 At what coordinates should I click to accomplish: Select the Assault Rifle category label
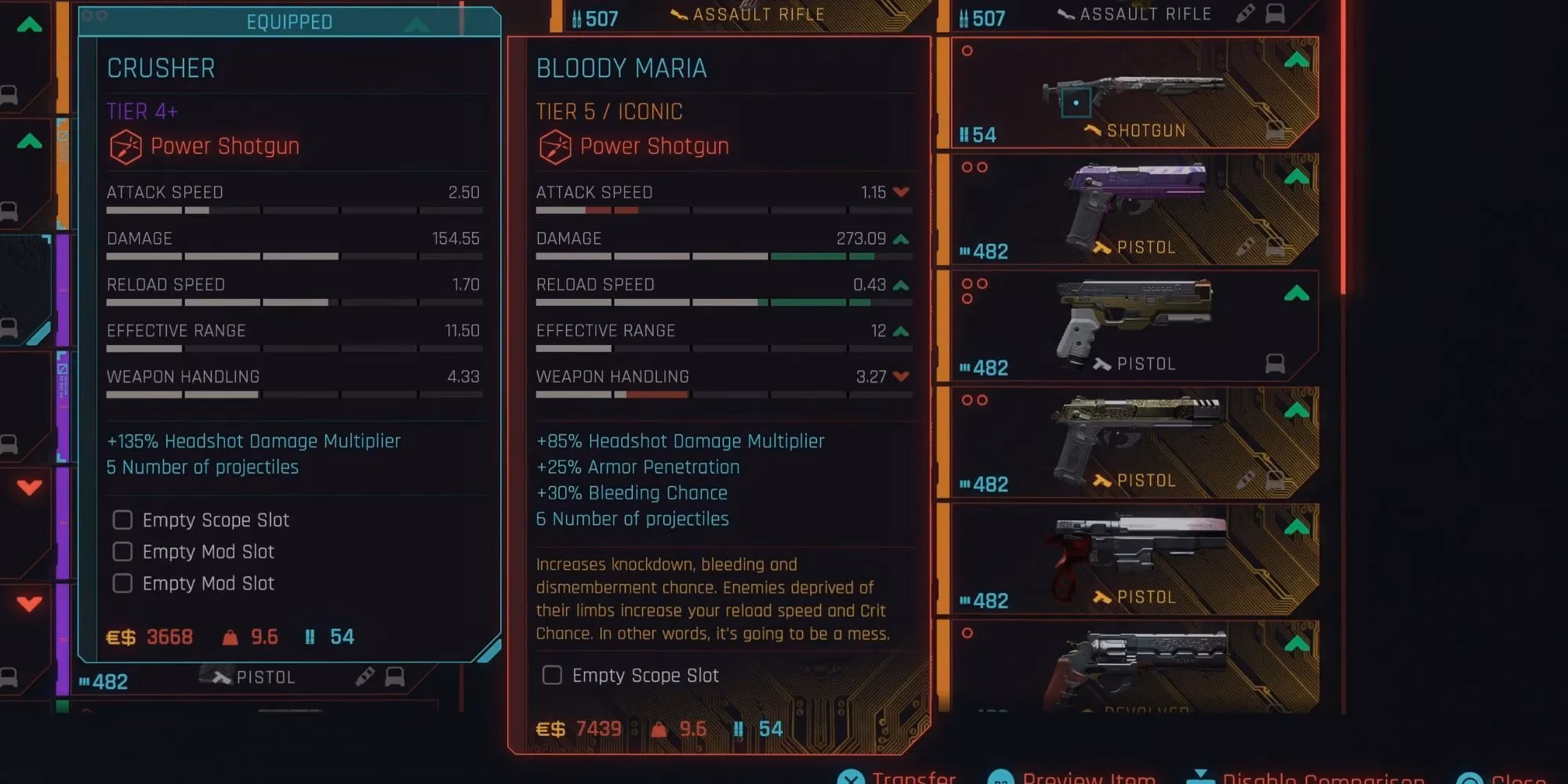point(1145,13)
